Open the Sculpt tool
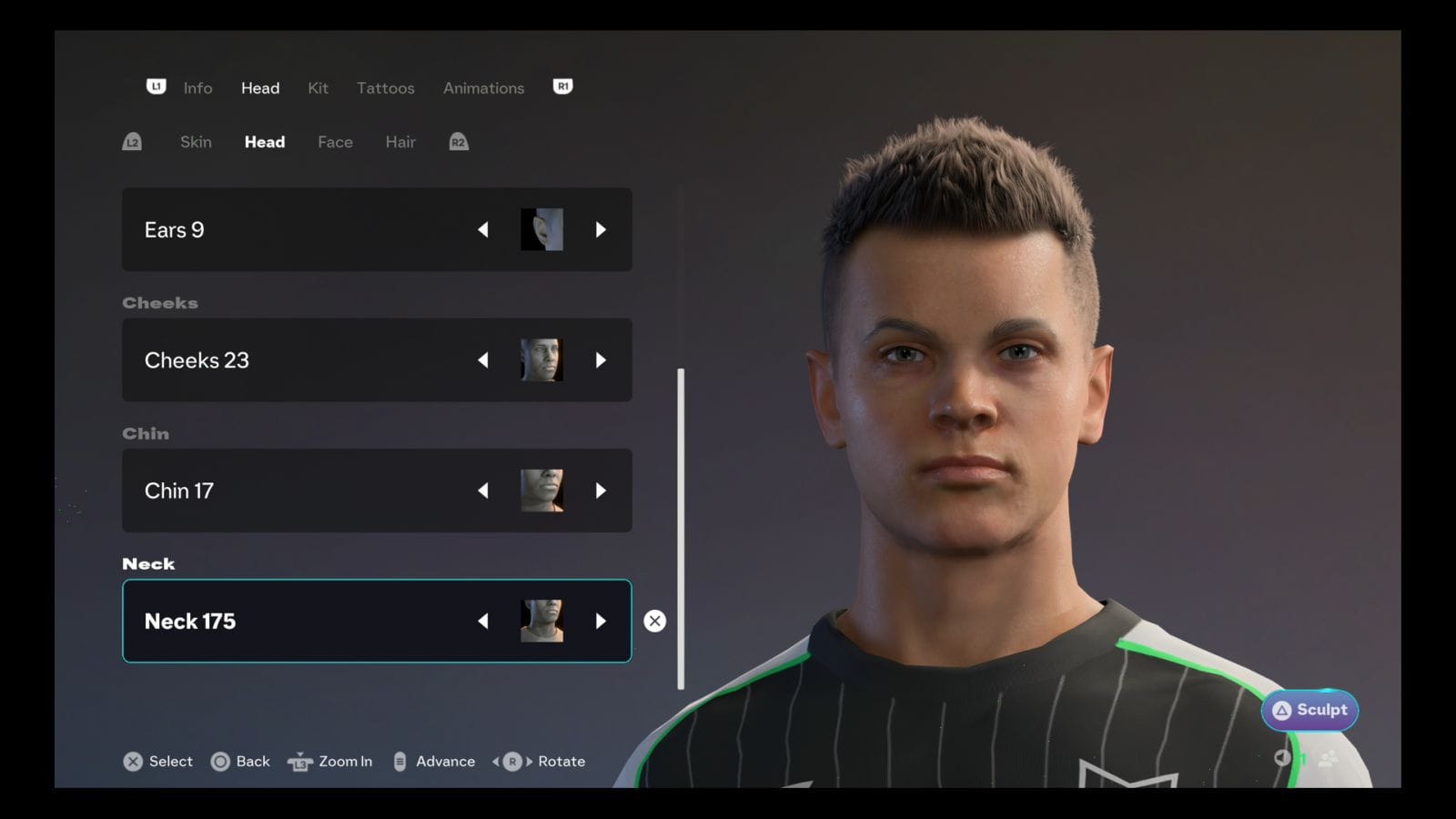This screenshot has width=1456, height=819. (x=1309, y=711)
